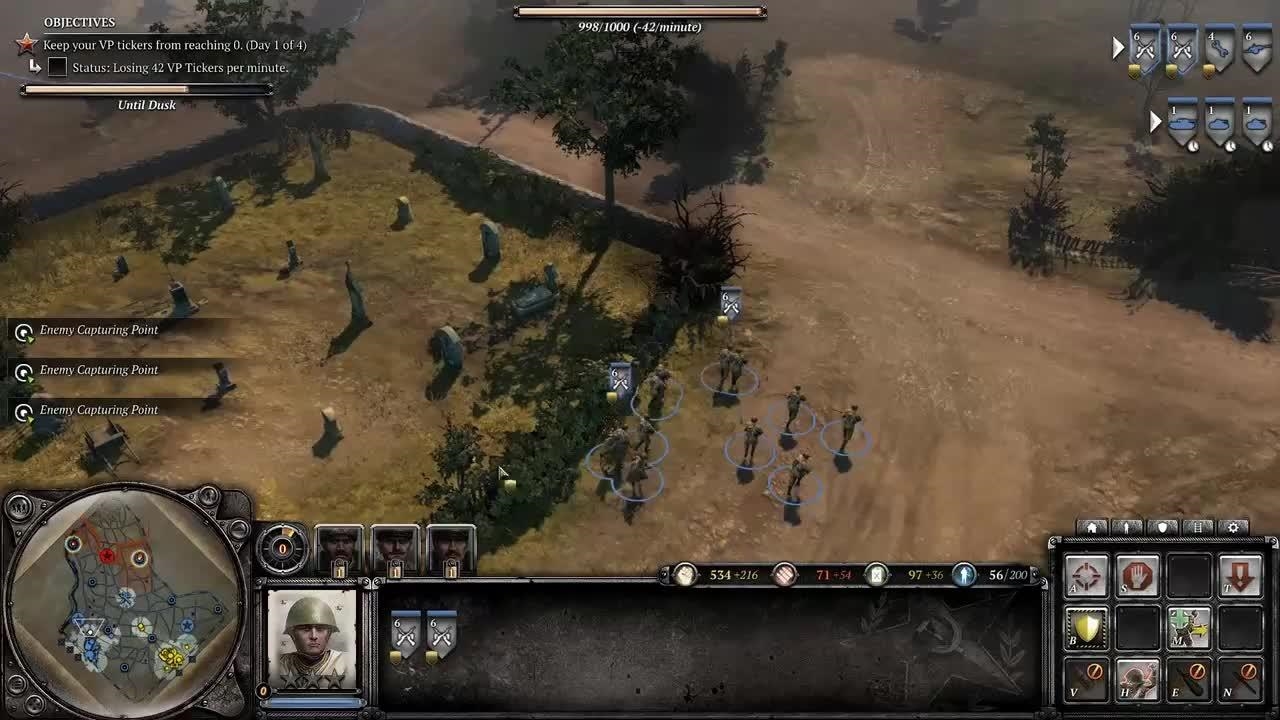Select the yellow shield command icon
Image resolution: width=1280 pixels, height=720 pixels.
[x=1086, y=628]
